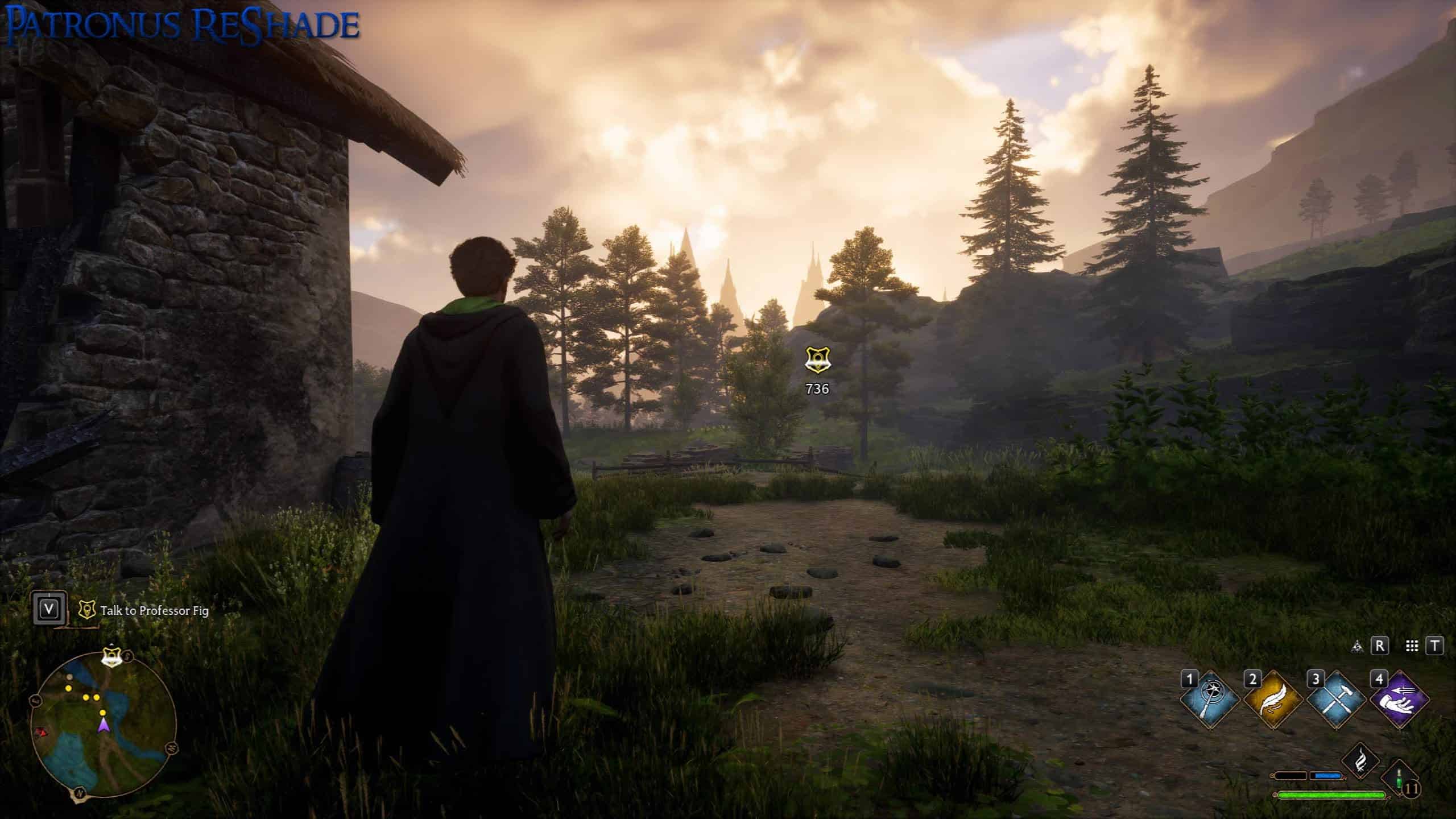
Task: Open the circular minimap
Action: click(103, 723)
